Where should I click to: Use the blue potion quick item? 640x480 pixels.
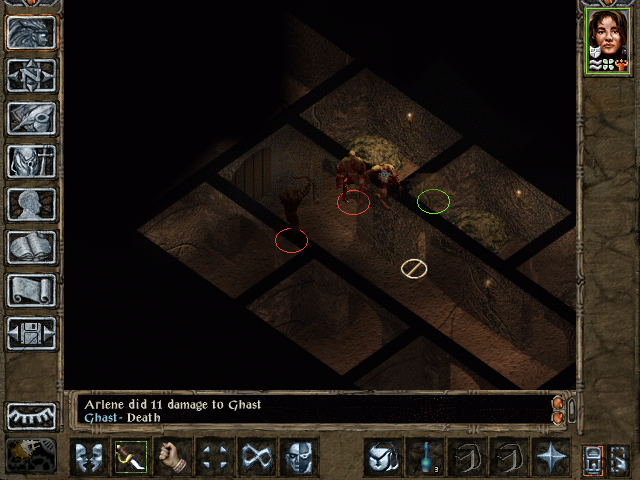424,457
